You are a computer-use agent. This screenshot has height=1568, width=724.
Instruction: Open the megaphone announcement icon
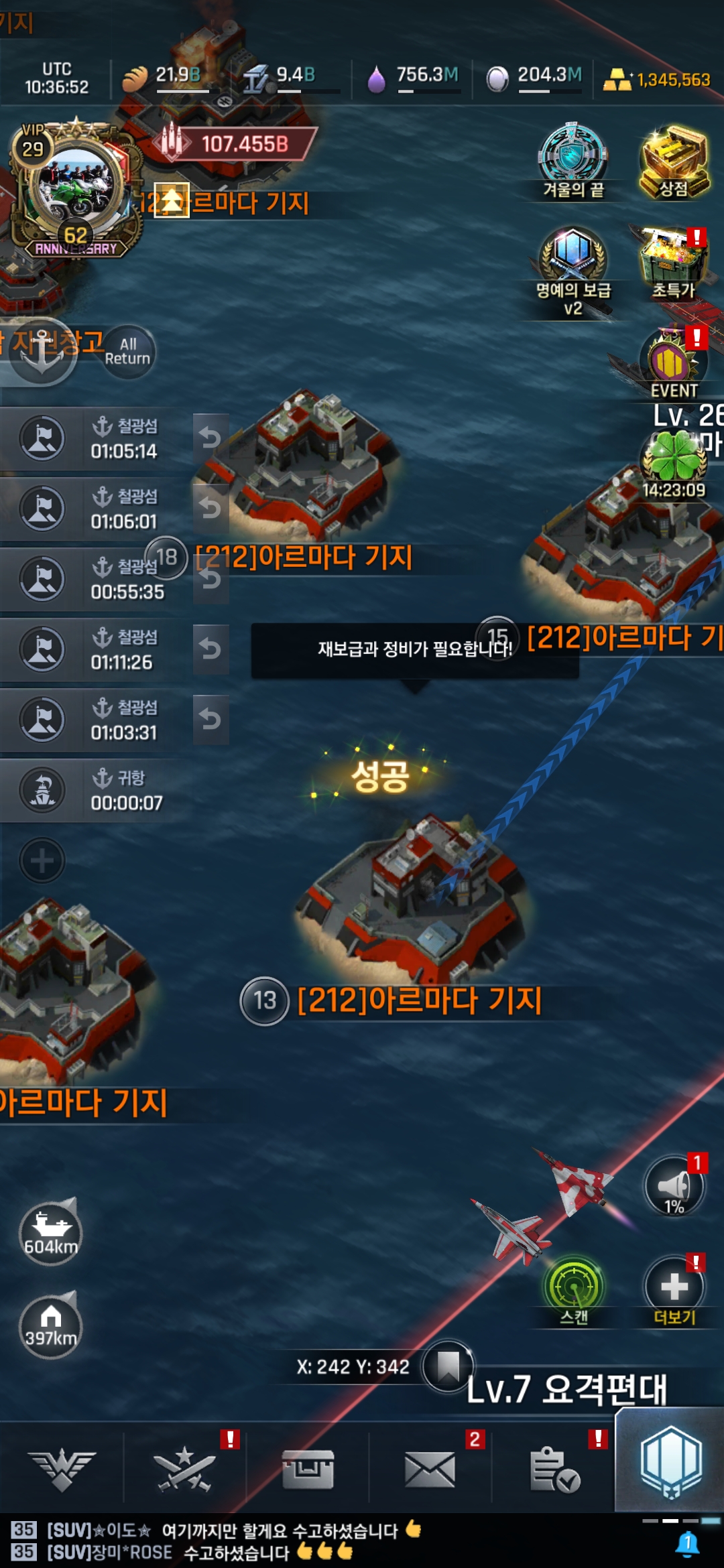674,1187
